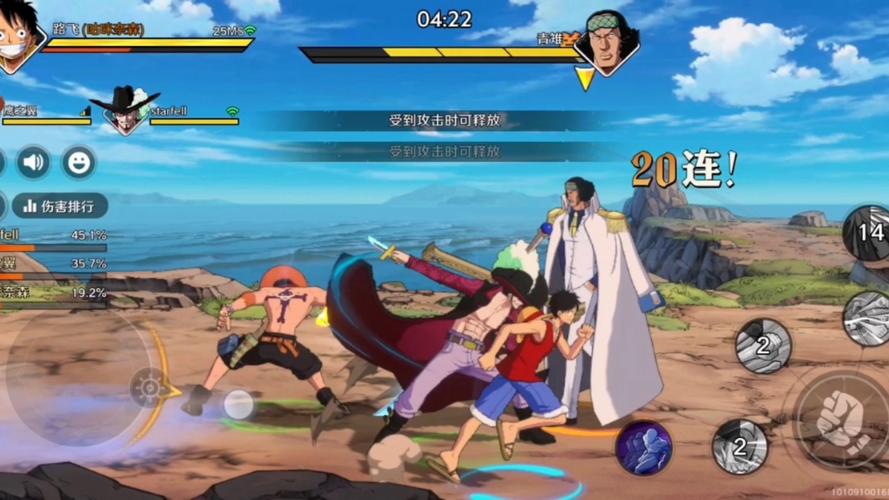Screen dimensions: 889x500
Task: Select teammate starfell's Mihawk portrait
Action: point(124,111)
